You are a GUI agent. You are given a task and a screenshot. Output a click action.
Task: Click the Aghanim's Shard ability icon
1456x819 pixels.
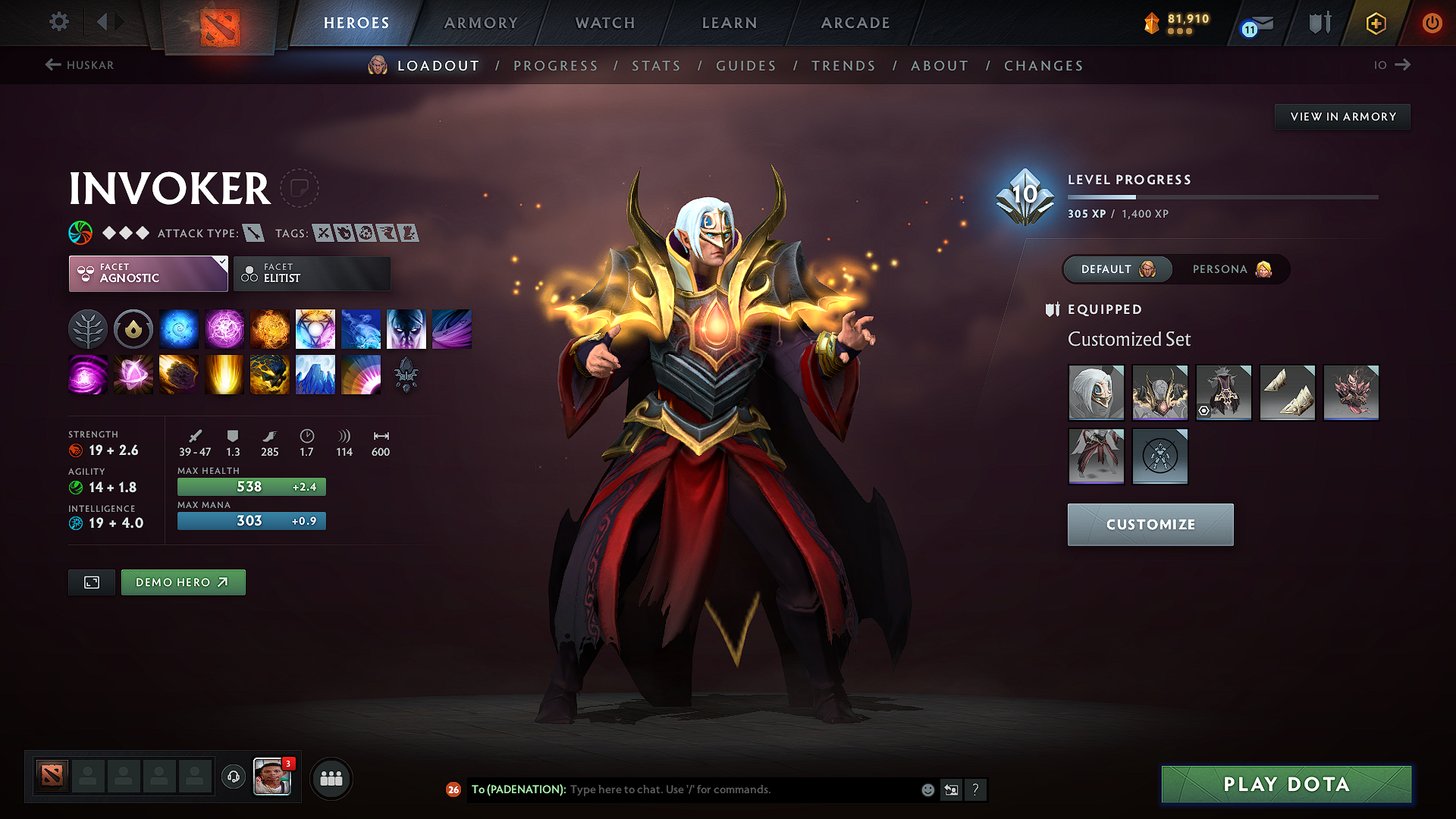[406, 375]
